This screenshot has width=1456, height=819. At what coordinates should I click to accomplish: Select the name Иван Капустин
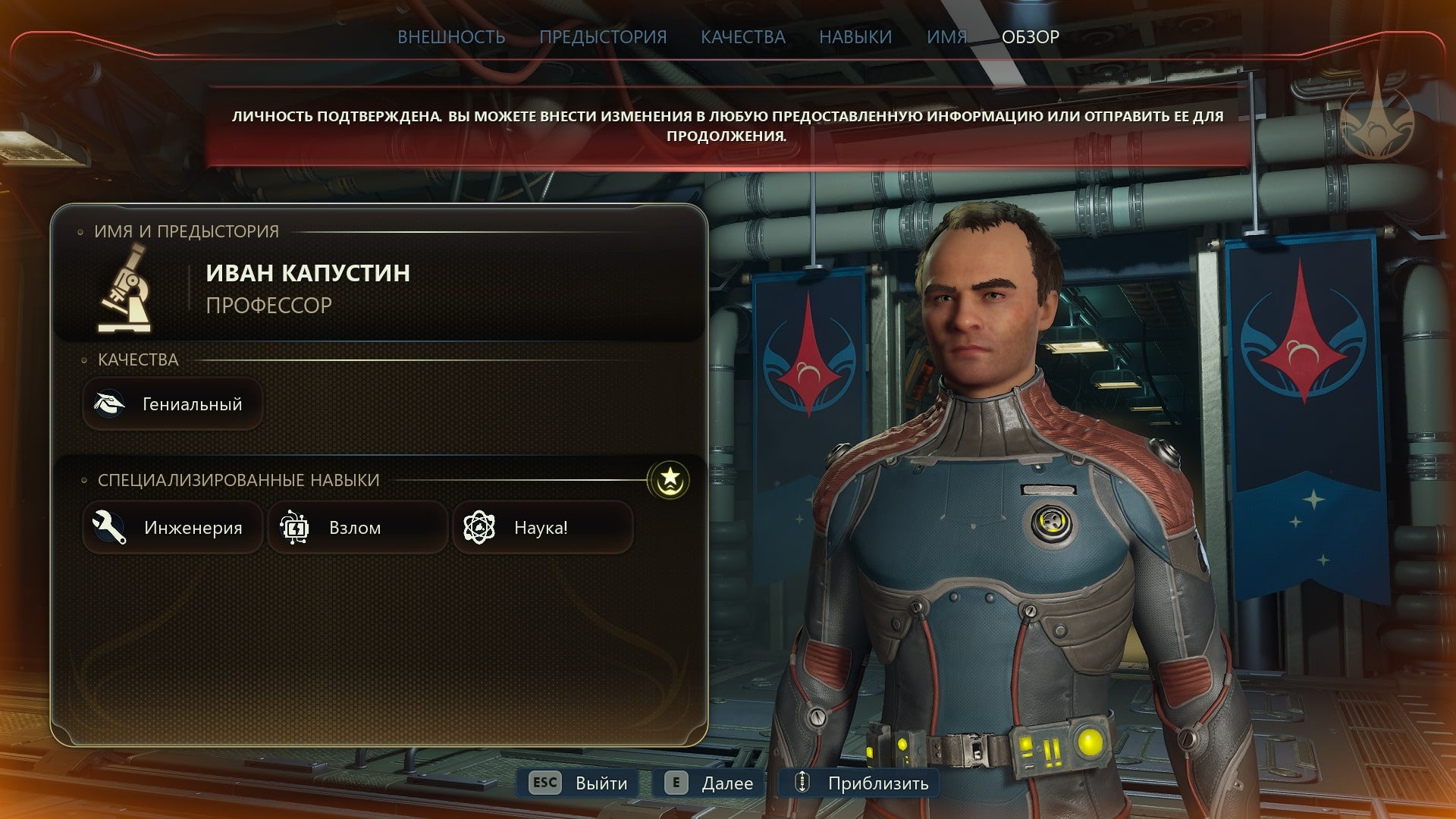pos(308,273)
